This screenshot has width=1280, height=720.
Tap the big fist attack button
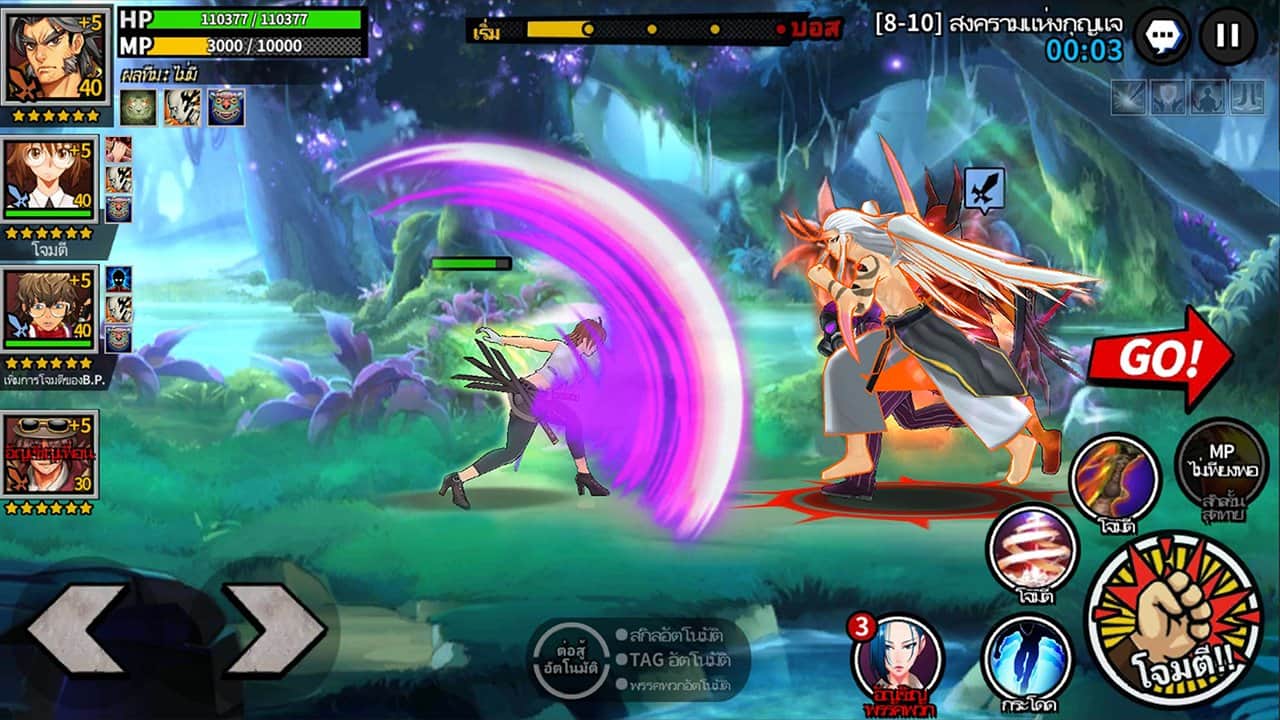point(1173,618)
